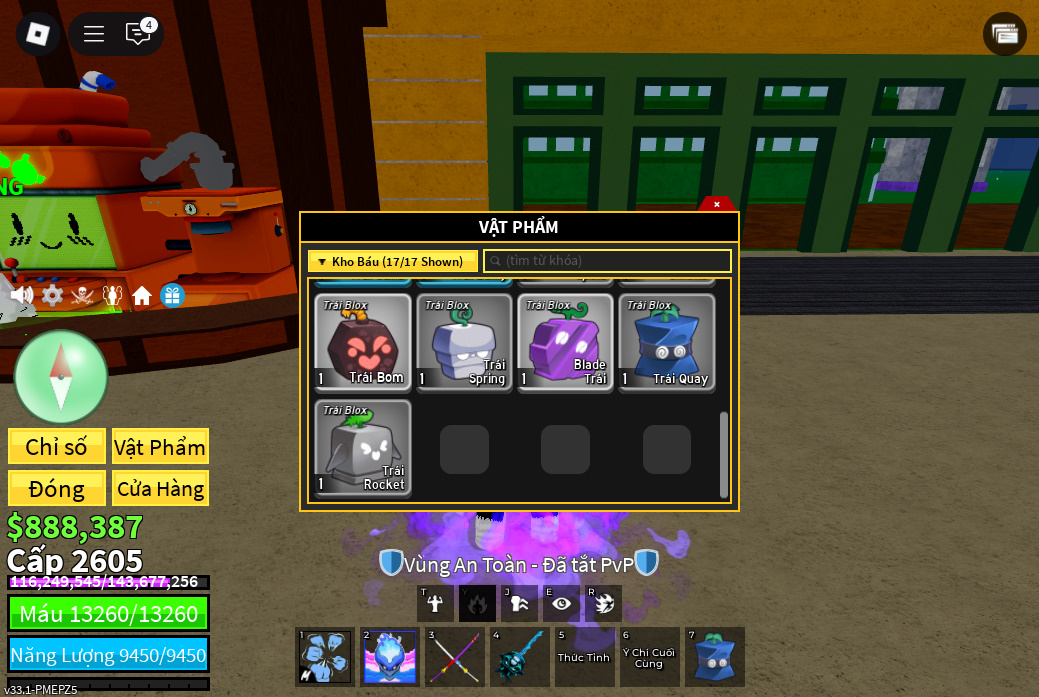Focus the inventory keyword search field
This screenshot has height=697, width=1039.
pos(608,261)
